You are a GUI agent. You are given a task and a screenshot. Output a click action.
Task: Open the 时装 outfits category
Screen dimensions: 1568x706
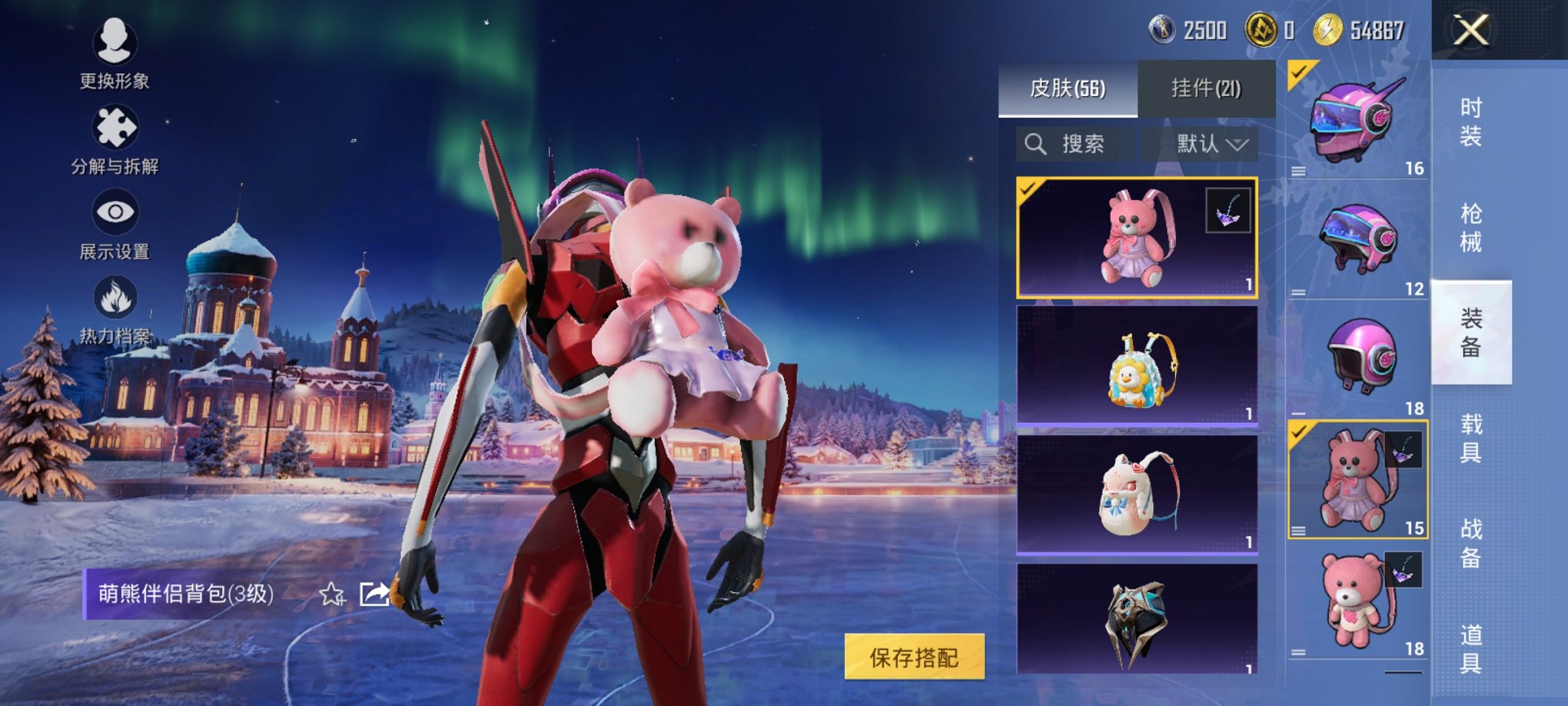1470,122
